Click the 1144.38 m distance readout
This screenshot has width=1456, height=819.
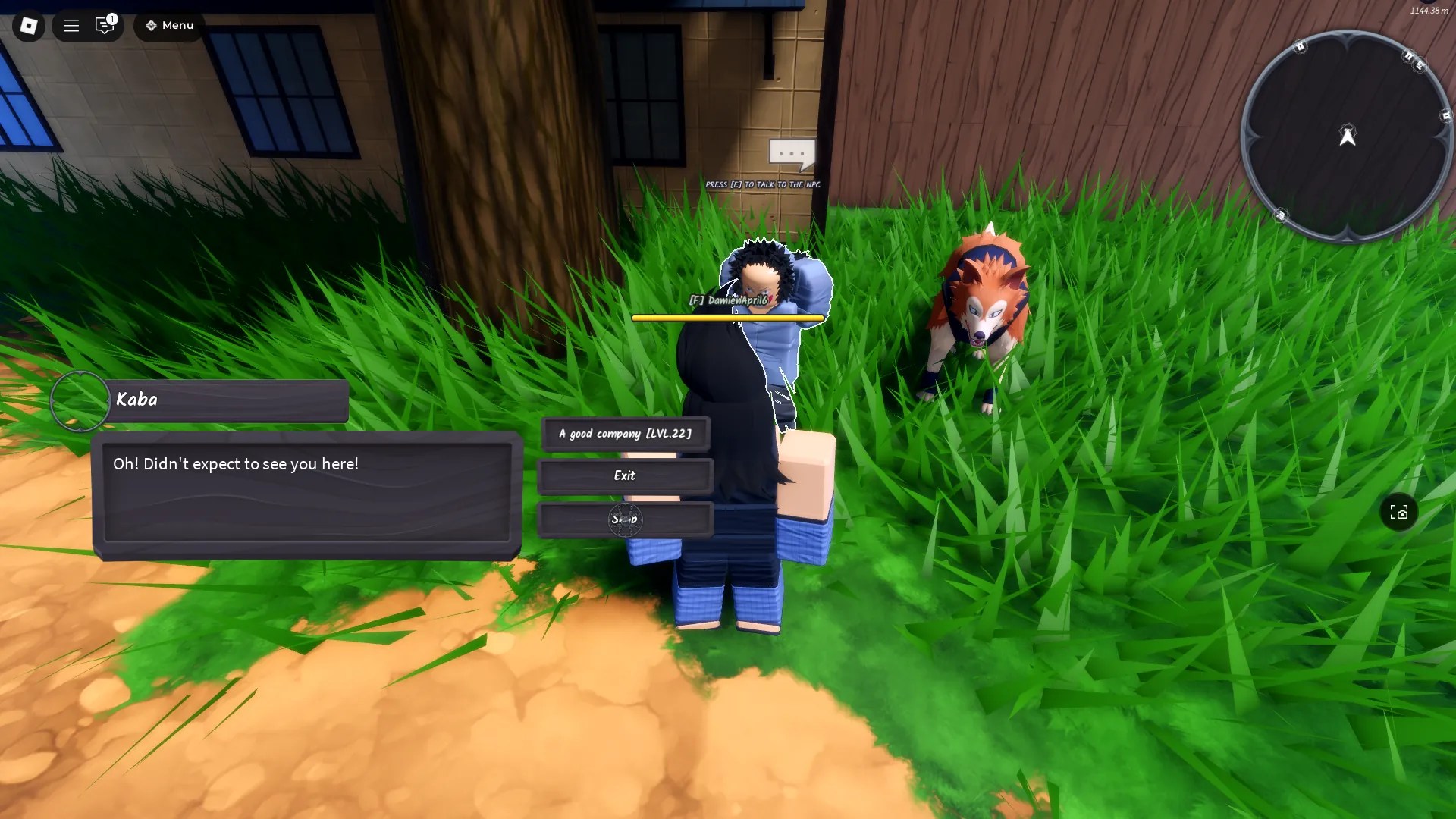tap(1428, 11)
